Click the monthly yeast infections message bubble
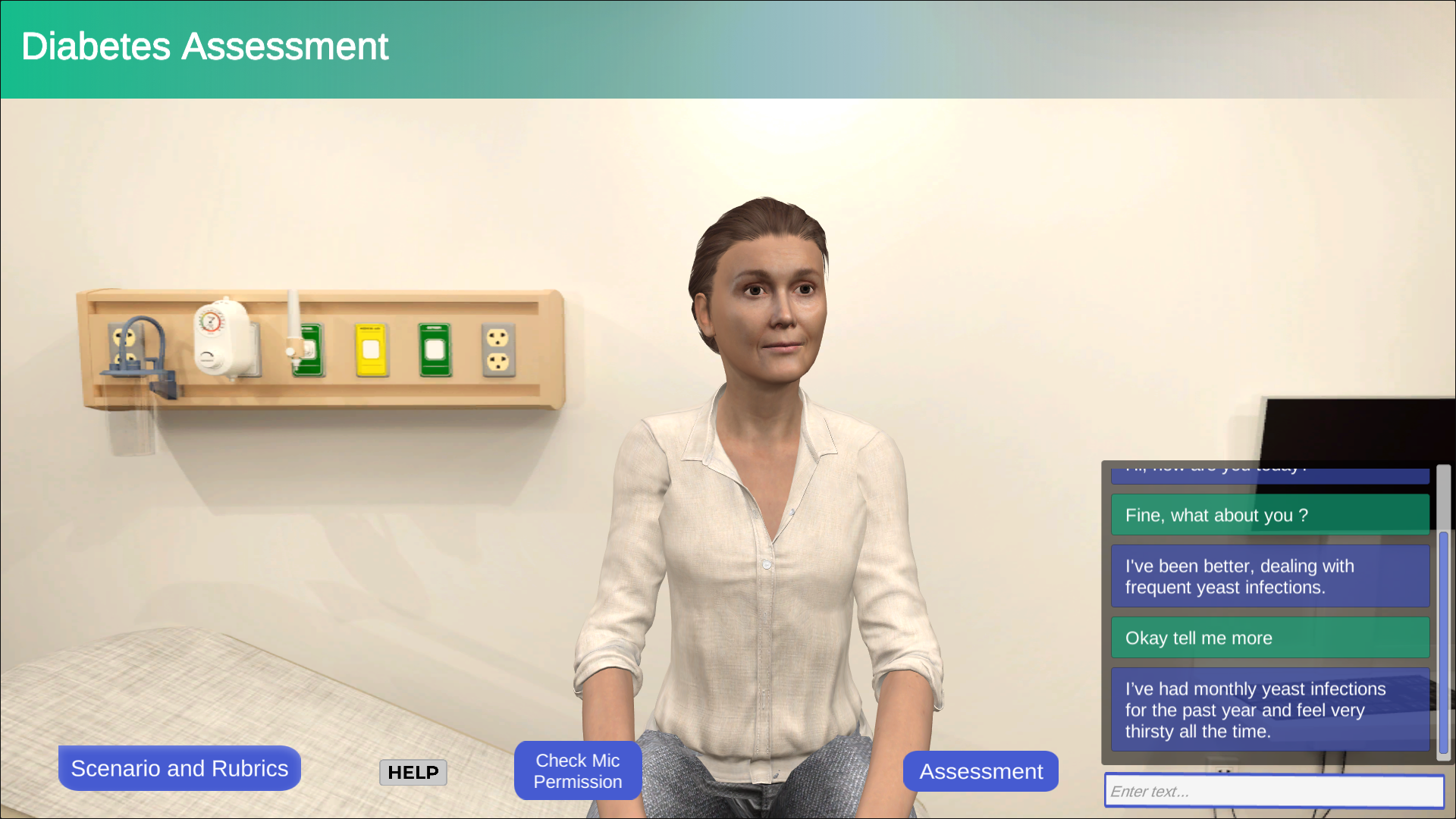Viewport: 1456px width, 819px height. [x=1269, y=710]
